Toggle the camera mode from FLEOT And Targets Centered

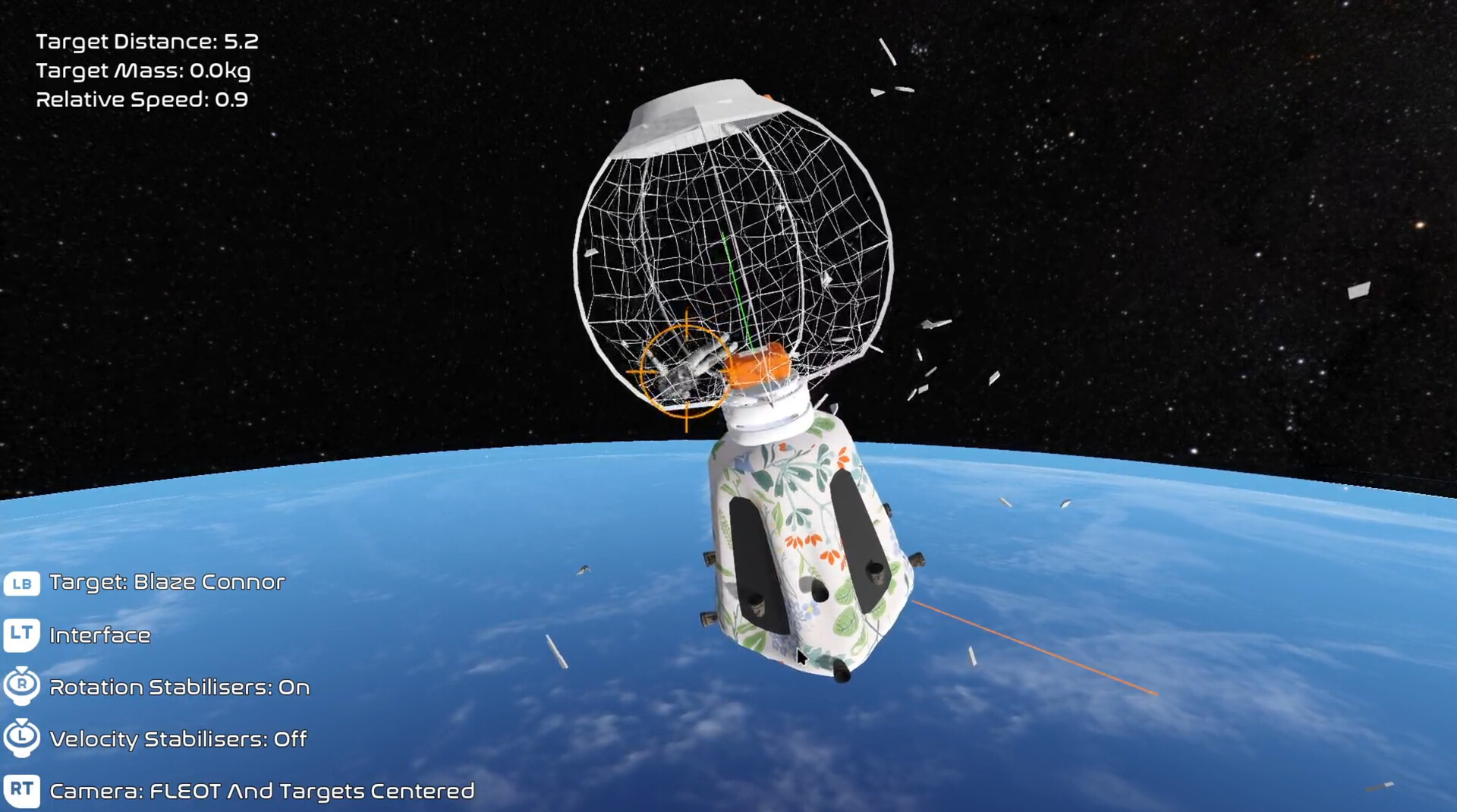(x=260, y=792)
